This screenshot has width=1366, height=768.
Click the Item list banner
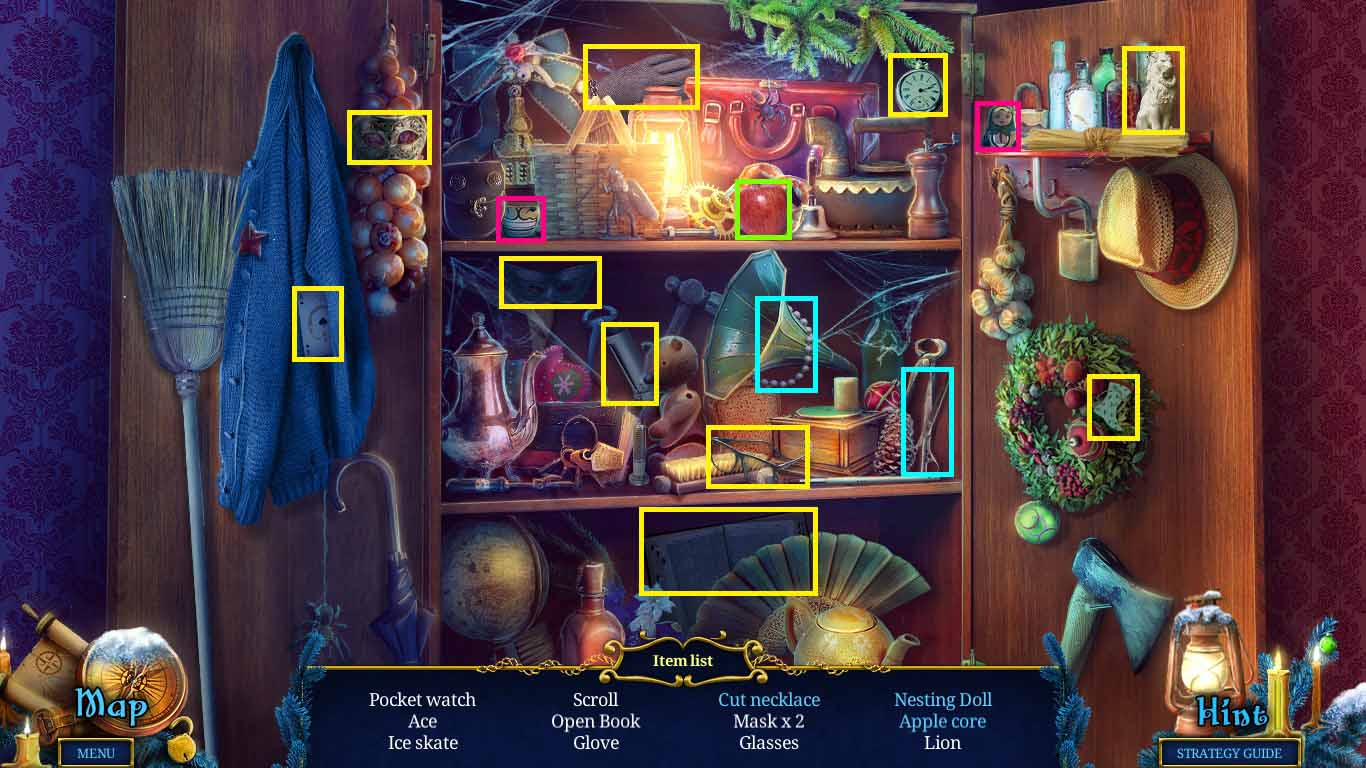[683, 660]
